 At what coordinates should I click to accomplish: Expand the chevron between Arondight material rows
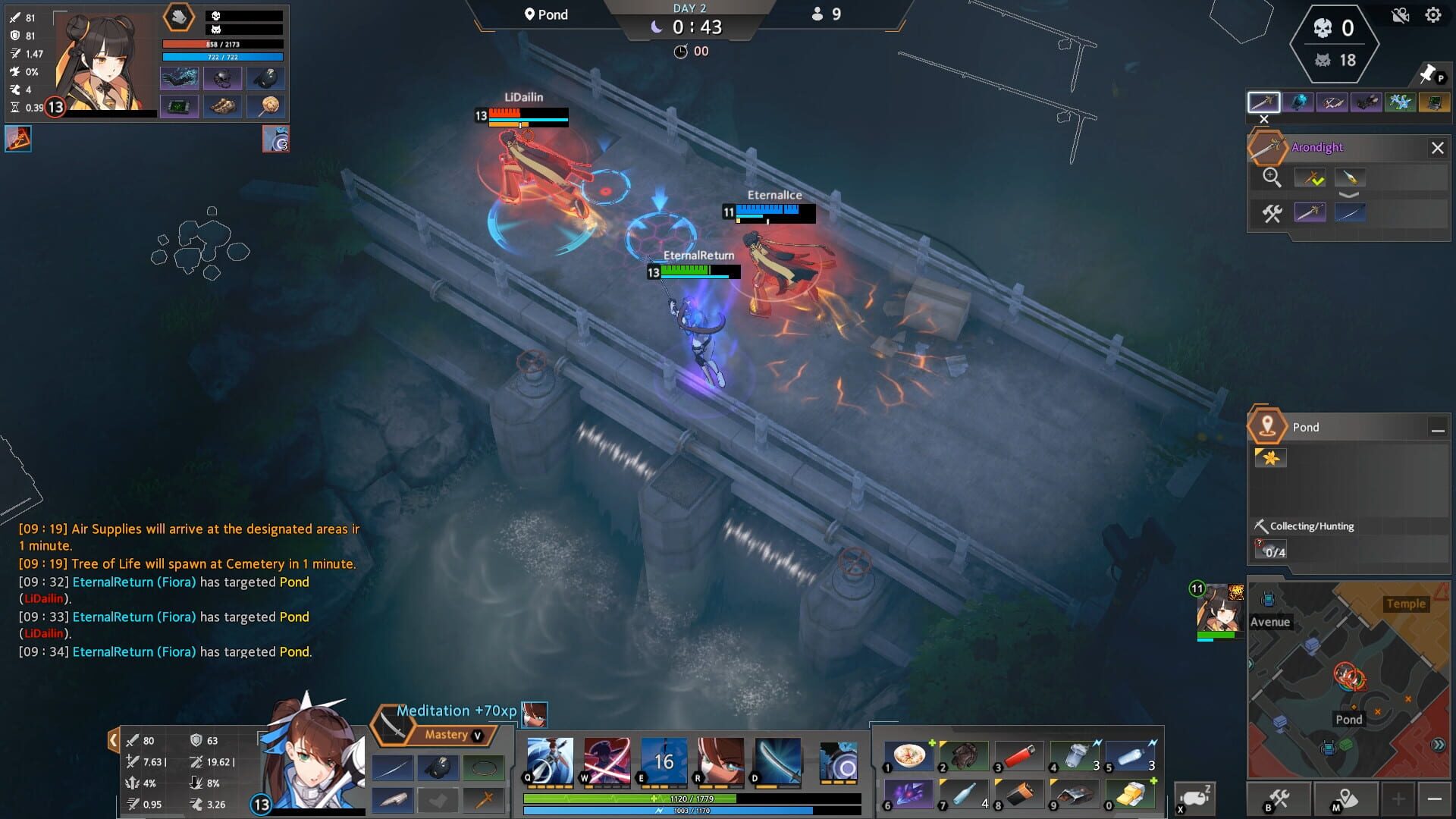pyautogui.click(x=1349, y=195)
